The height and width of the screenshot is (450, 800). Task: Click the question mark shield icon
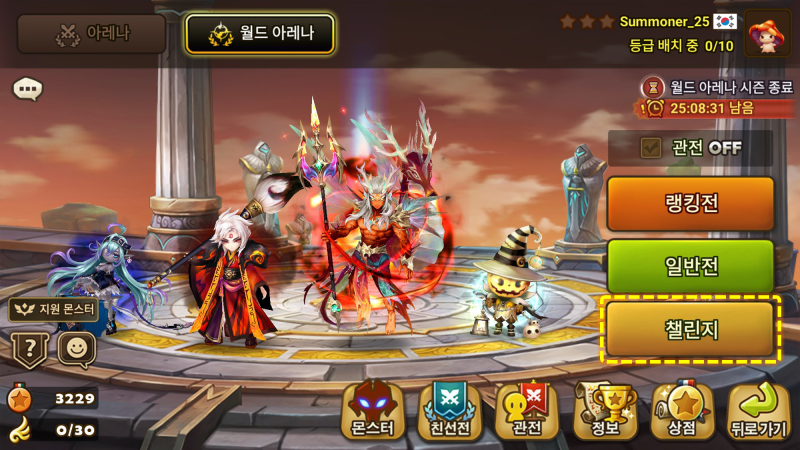(x=30, y=350)
